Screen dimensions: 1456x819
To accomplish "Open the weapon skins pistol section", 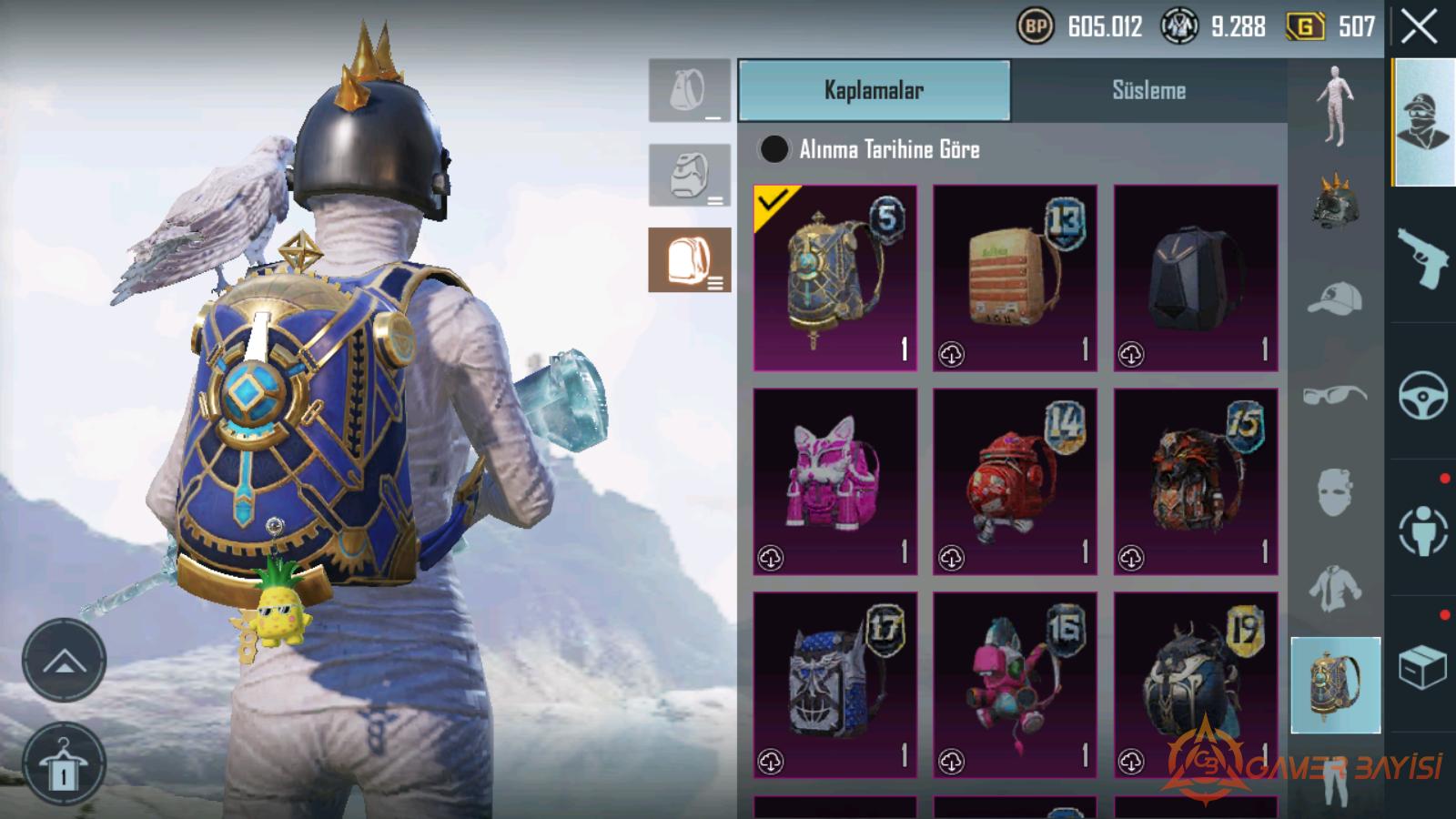I will point(1422,258).
